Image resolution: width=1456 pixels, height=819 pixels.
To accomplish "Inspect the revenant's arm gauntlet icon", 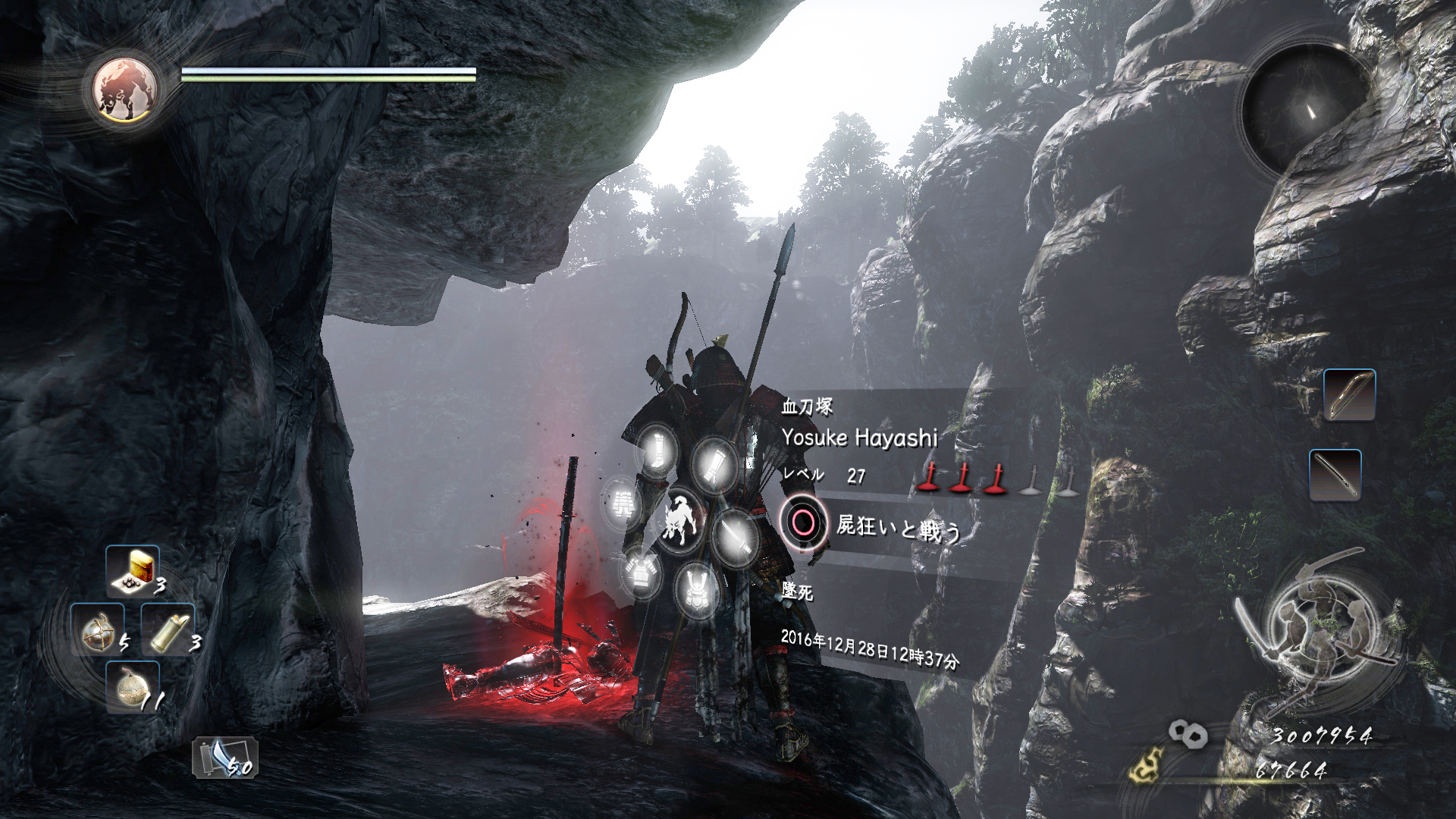I will [x=713, y=464].
